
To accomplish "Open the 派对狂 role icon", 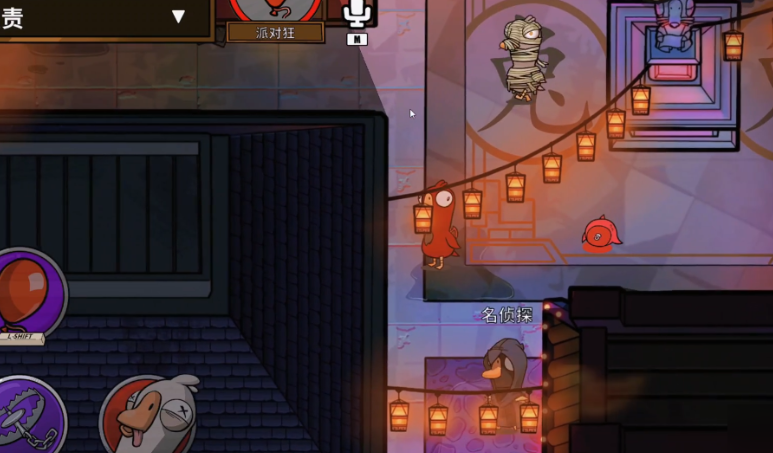I will point(275,8).
